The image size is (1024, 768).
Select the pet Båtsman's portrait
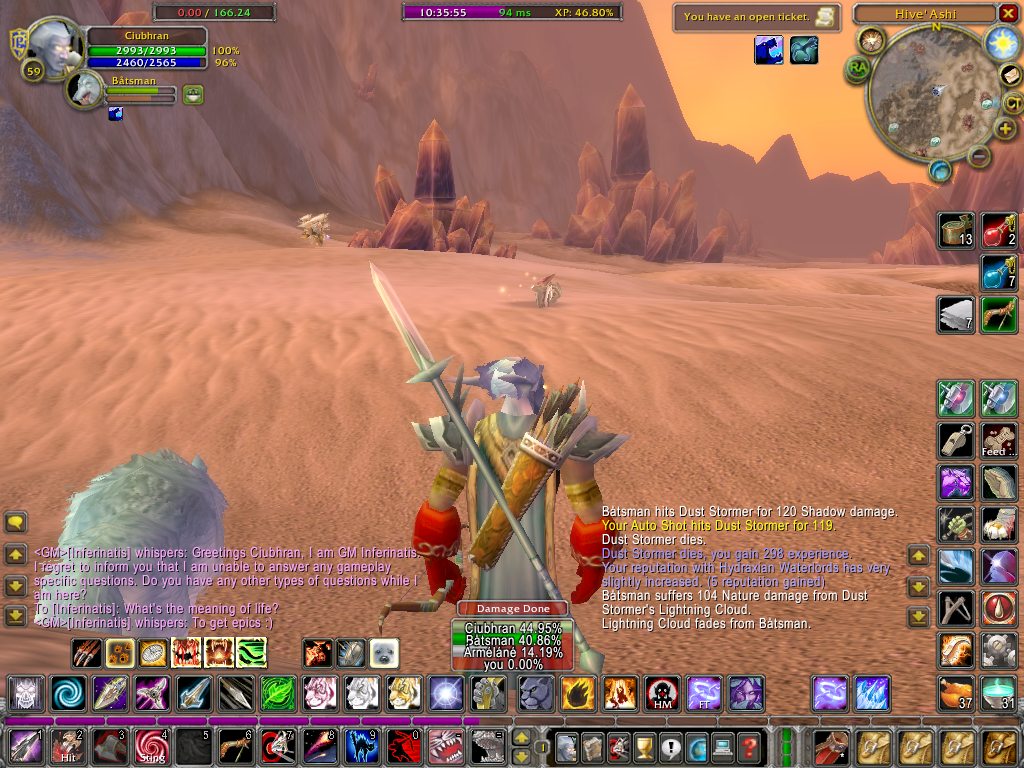coord(85,91)
